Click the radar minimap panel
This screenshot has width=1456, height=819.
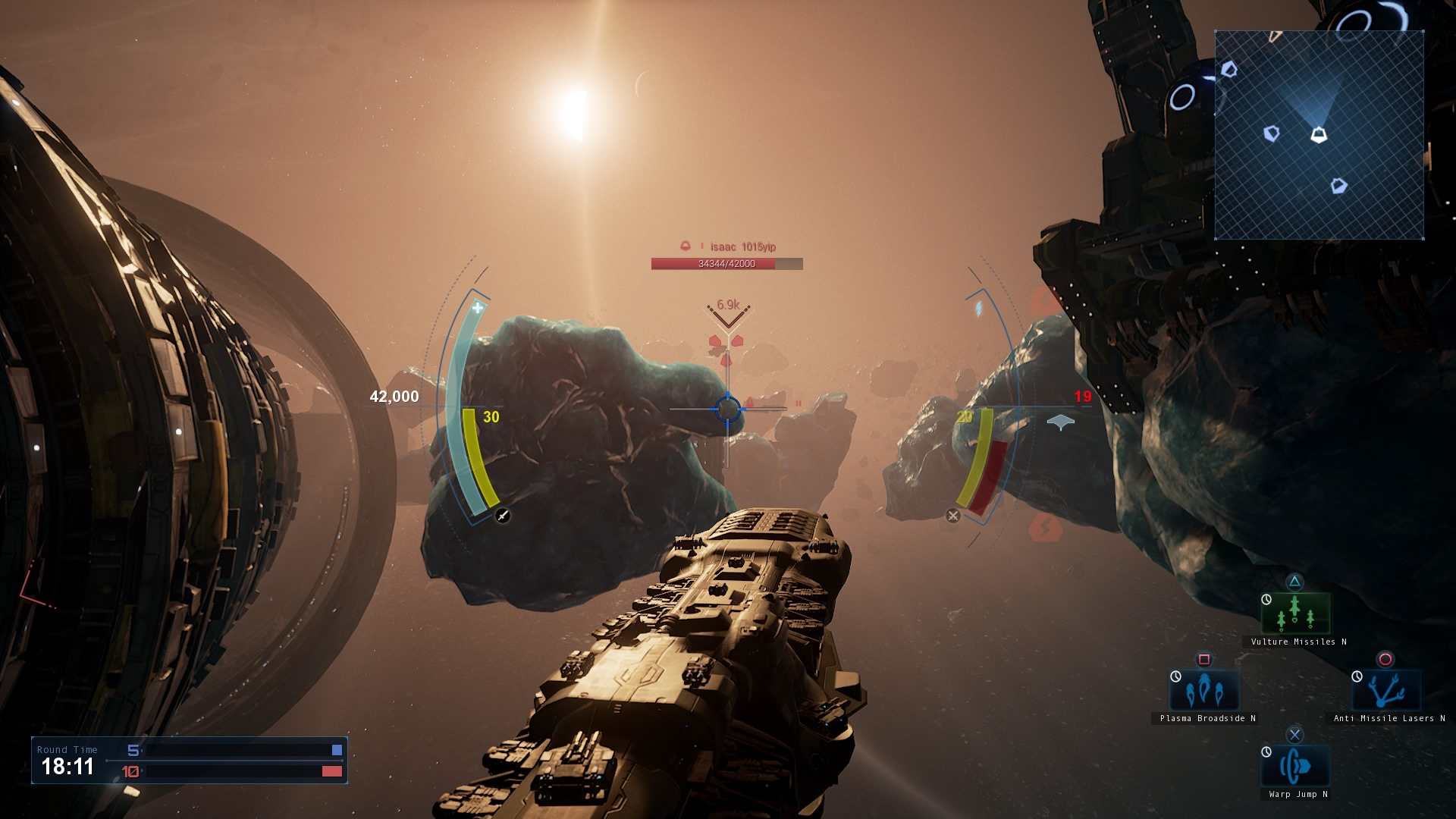tap(1319, 135)
